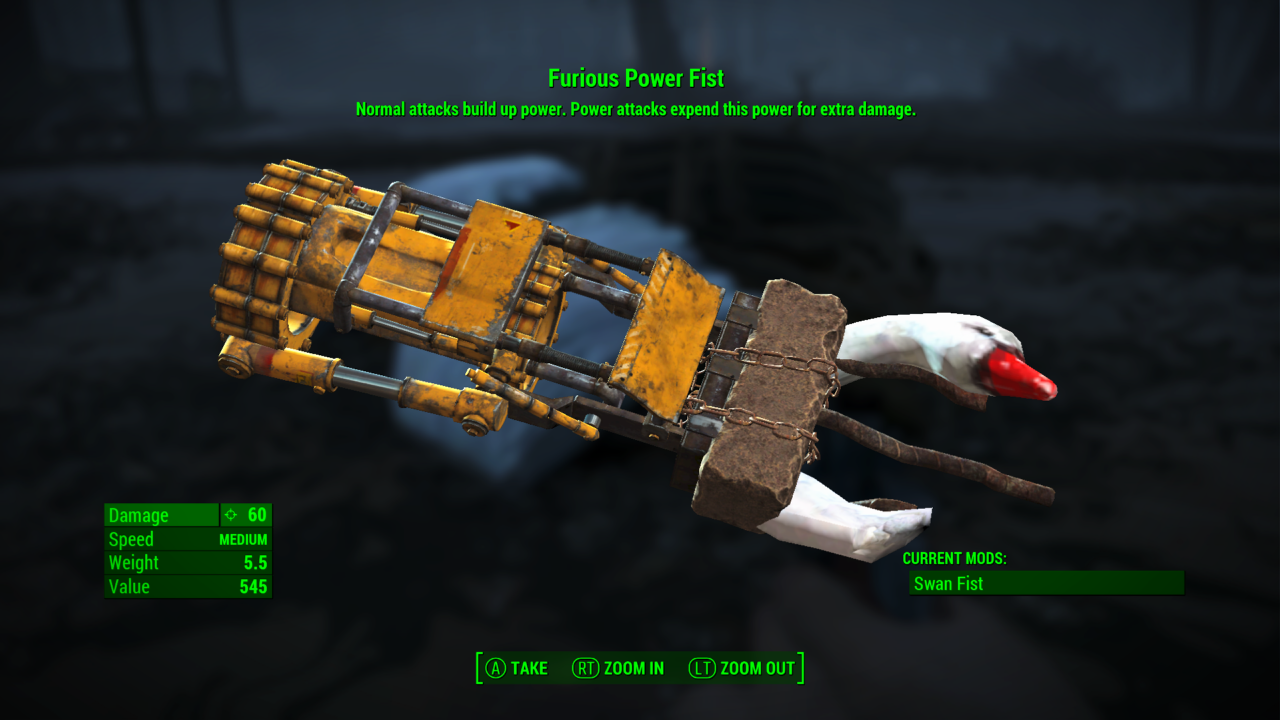Click the Weight value 5.5
Viewport: 1280px width, 720px height.
tap(257, 563)
